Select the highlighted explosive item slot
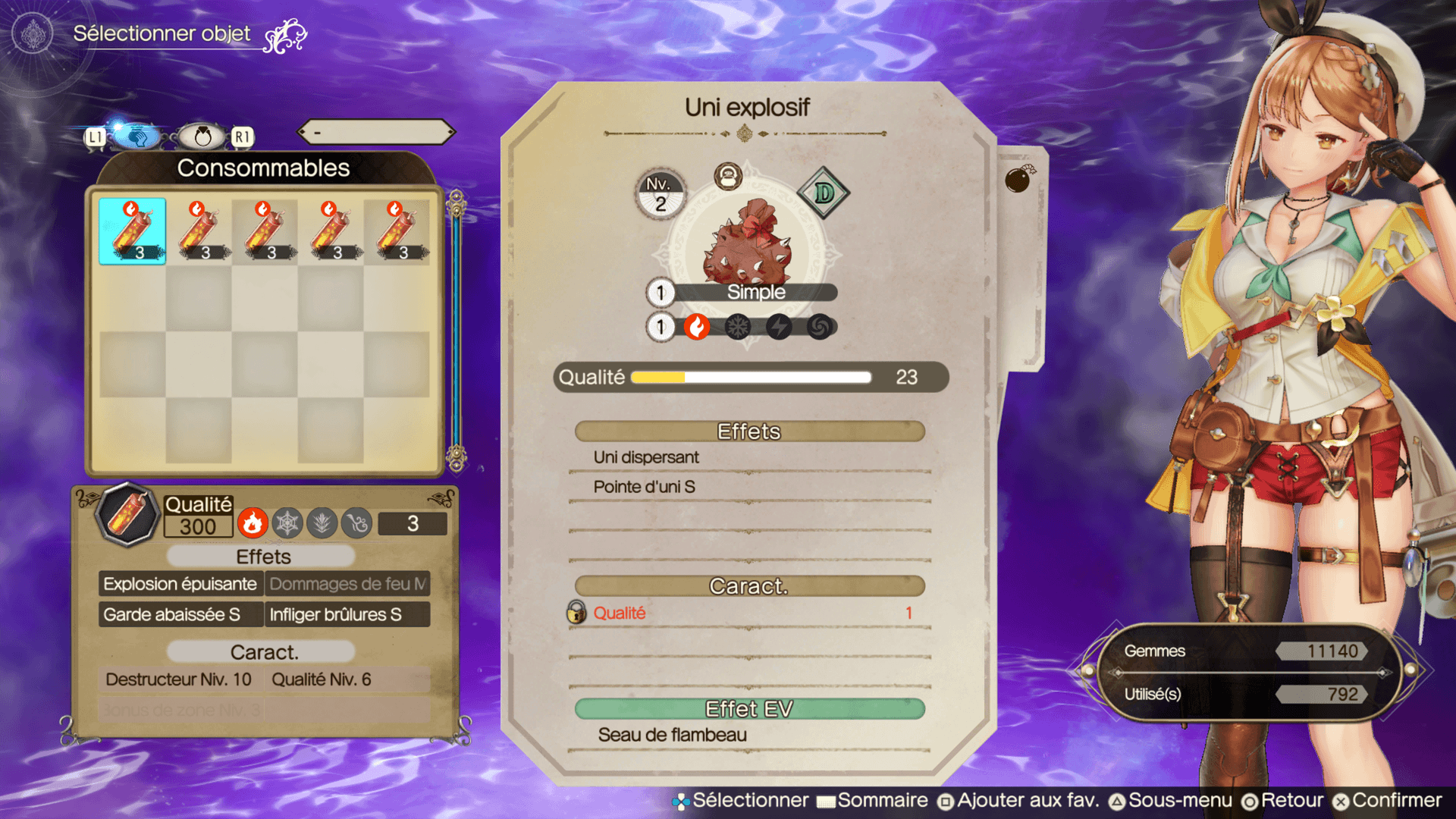1456x819 pixels. pos(132,231)
